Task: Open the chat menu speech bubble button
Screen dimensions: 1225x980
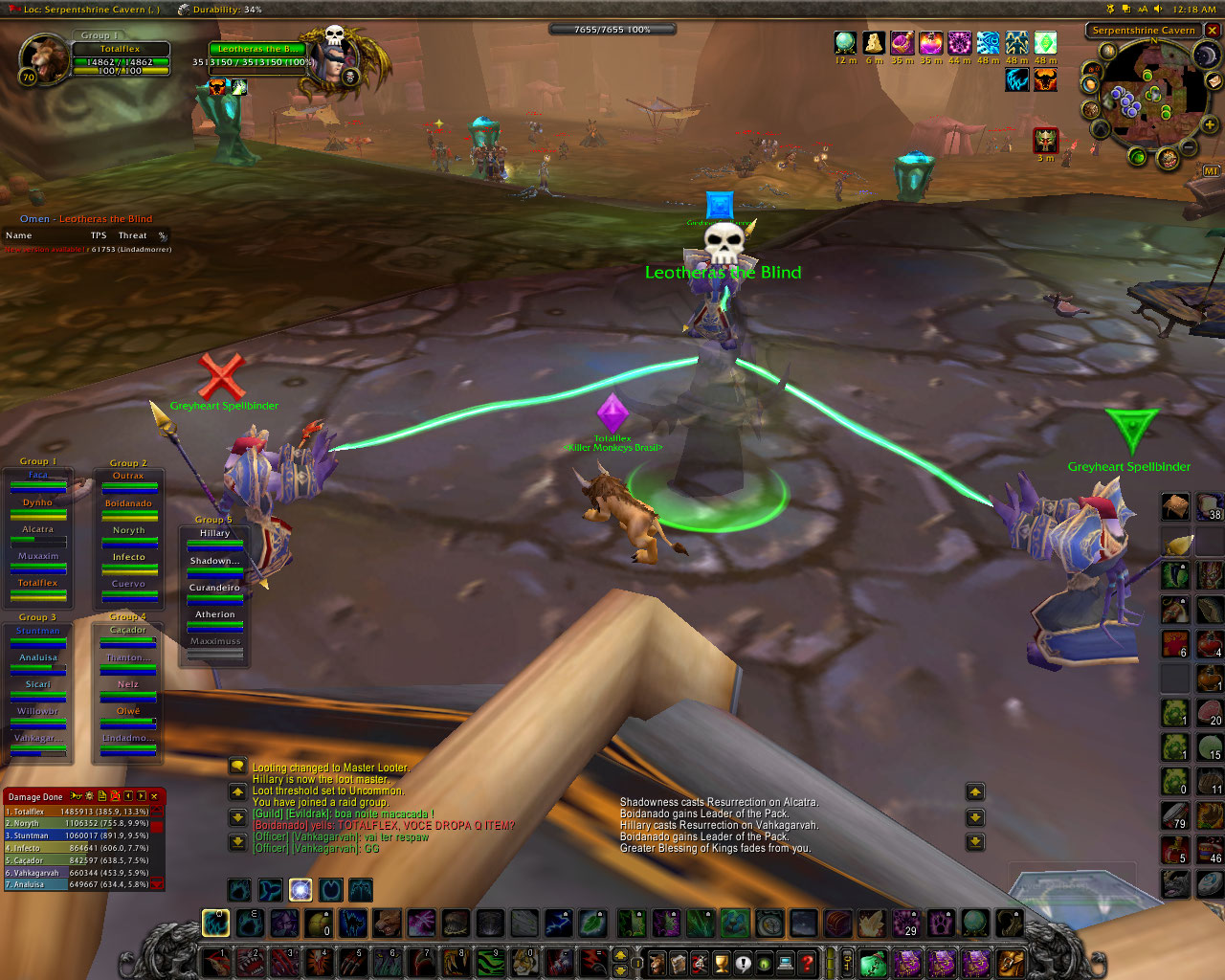Action: click(x=237, y=767)
